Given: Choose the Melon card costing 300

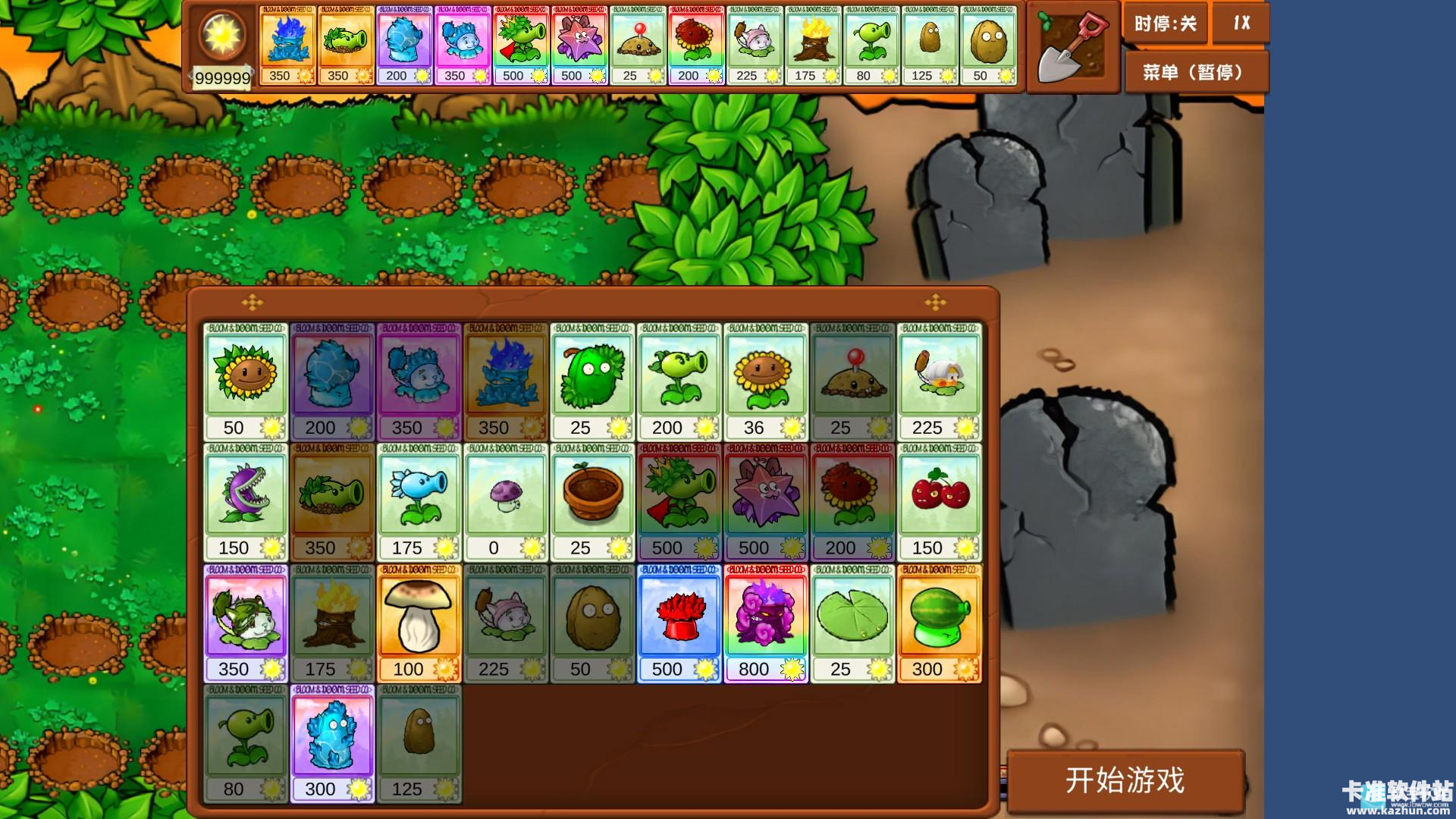Looking at the screenshot, I should [939, 618].
